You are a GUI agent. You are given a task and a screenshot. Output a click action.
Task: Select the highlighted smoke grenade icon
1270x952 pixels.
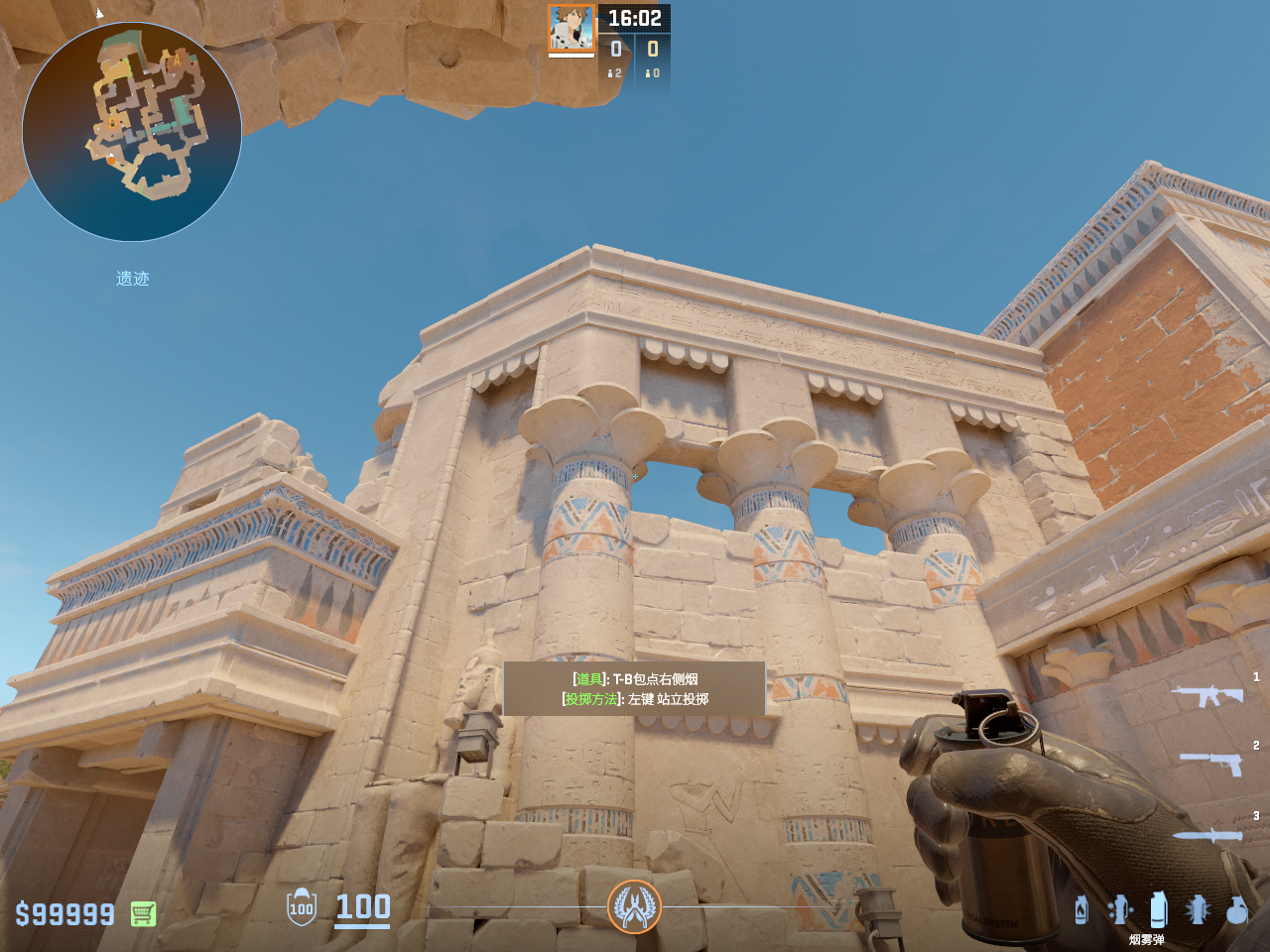1158,909
